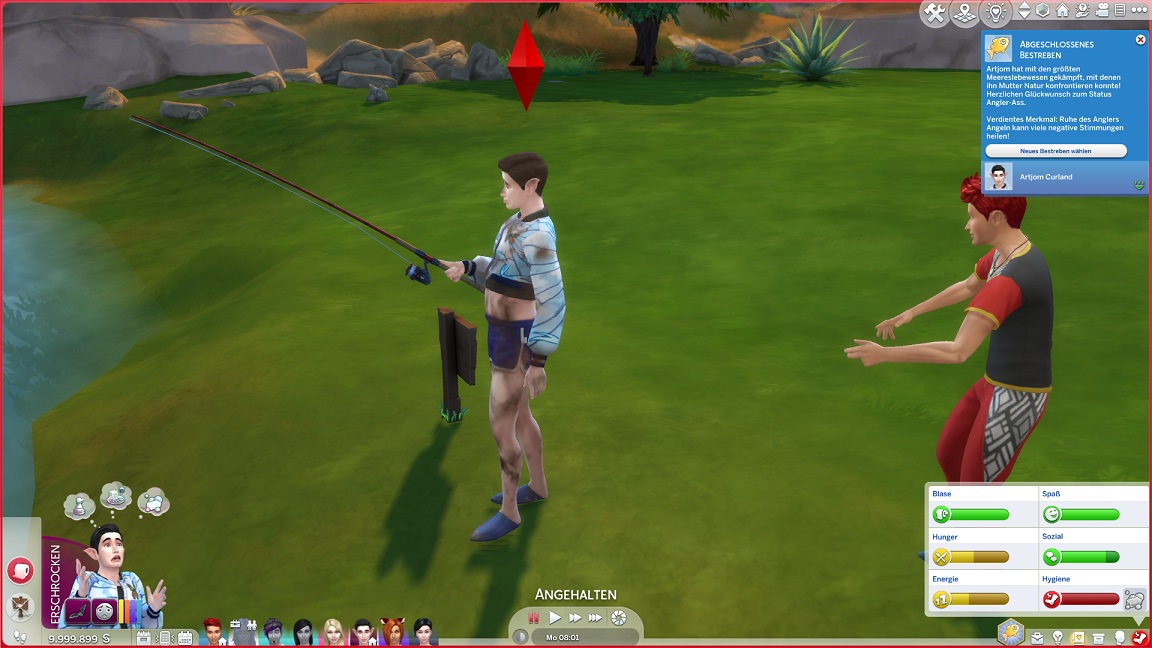The image size is (1152, 648).
Task: Open the house lot info icon
Action: pyautogui.click(x=1063, y=12)
